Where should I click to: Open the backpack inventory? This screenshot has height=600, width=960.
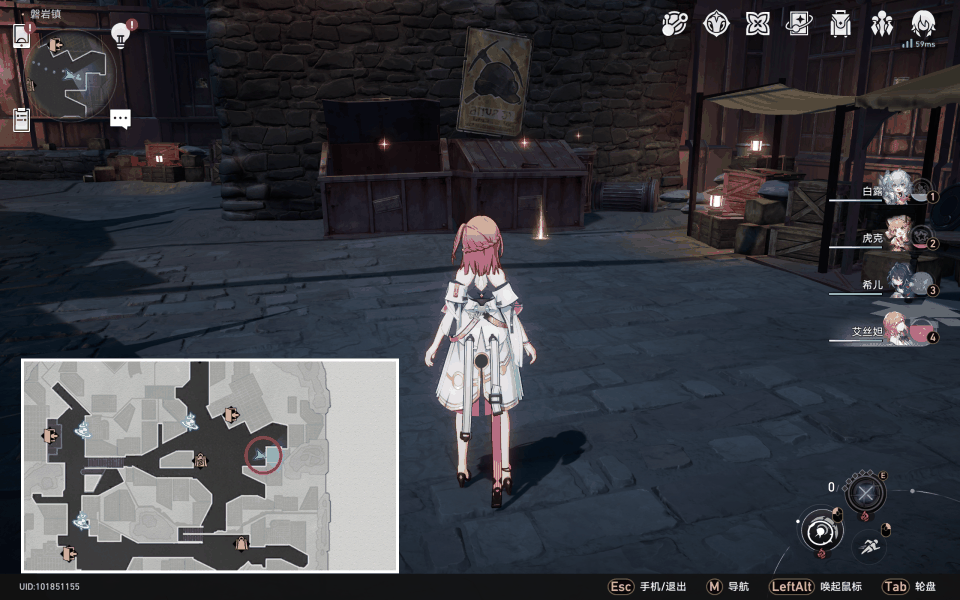840,24
